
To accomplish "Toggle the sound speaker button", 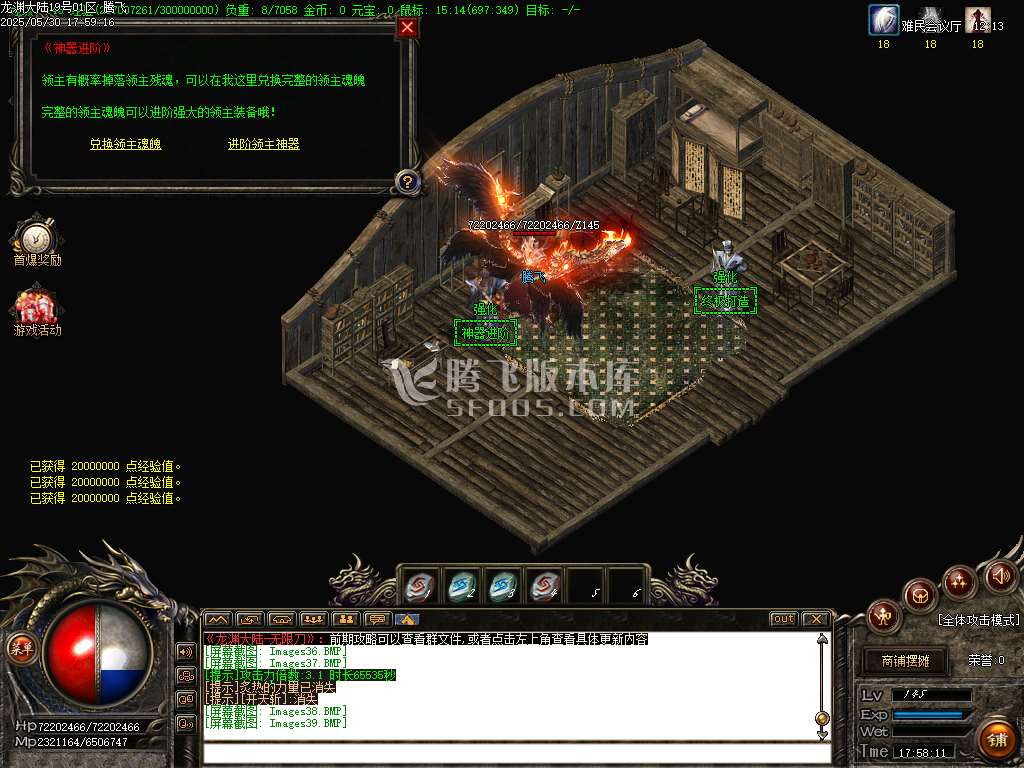I will pyautogui.click(x=1001, y=576).
